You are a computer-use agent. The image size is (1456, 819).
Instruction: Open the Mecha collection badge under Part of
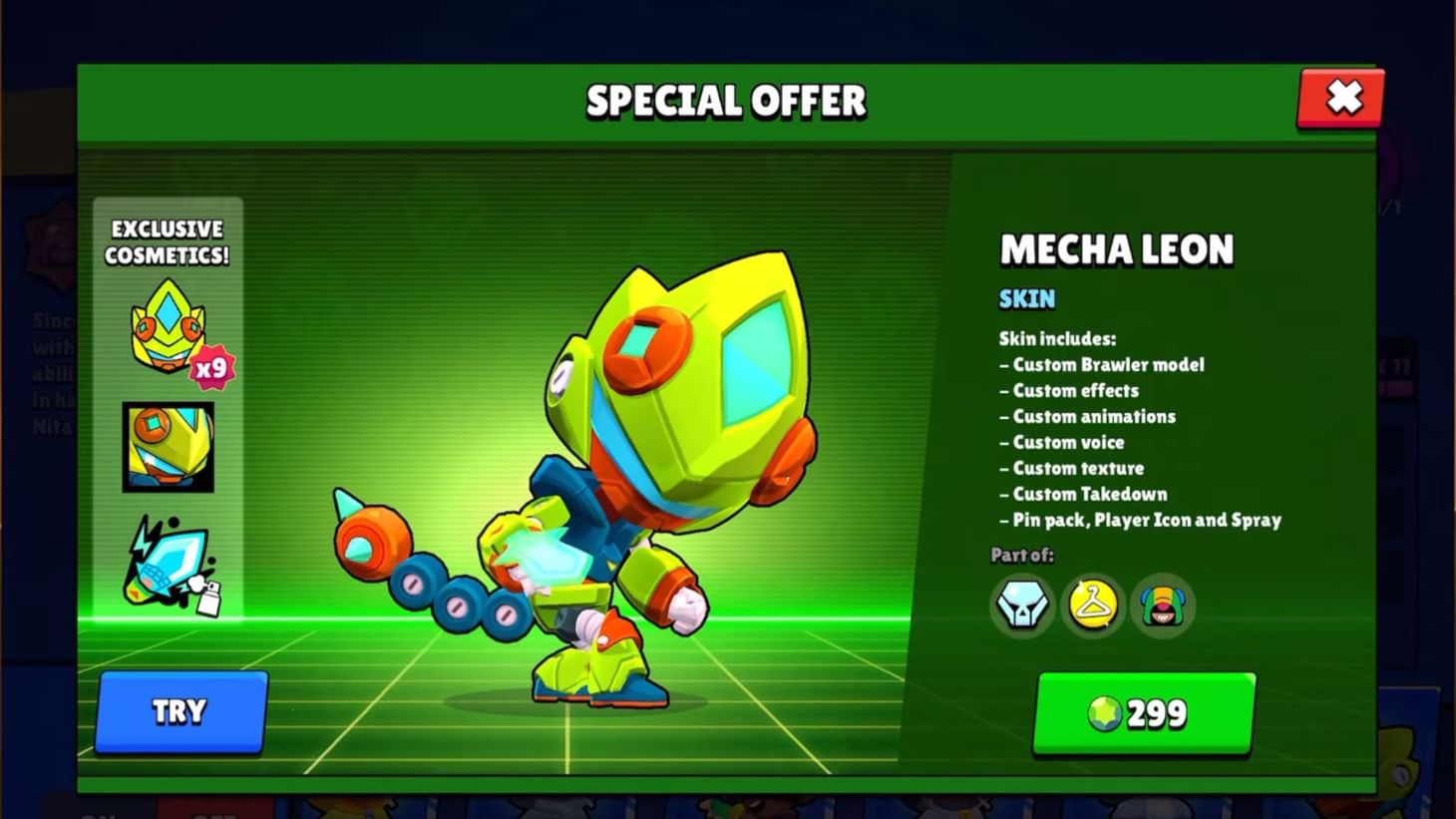pos(1020,606)
